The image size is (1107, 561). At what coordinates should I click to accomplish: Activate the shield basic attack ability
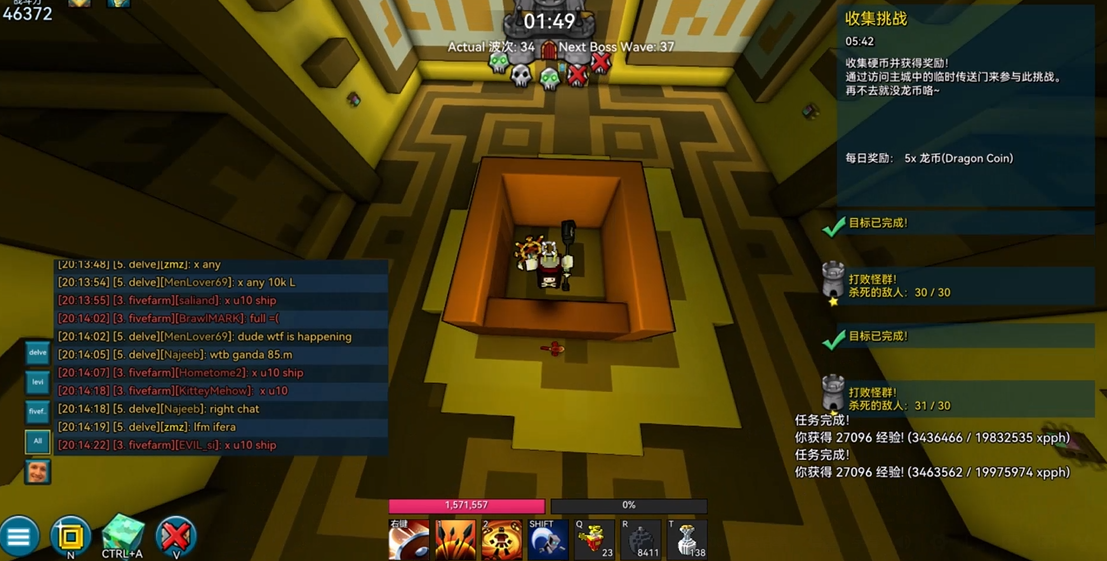[408, 540]
